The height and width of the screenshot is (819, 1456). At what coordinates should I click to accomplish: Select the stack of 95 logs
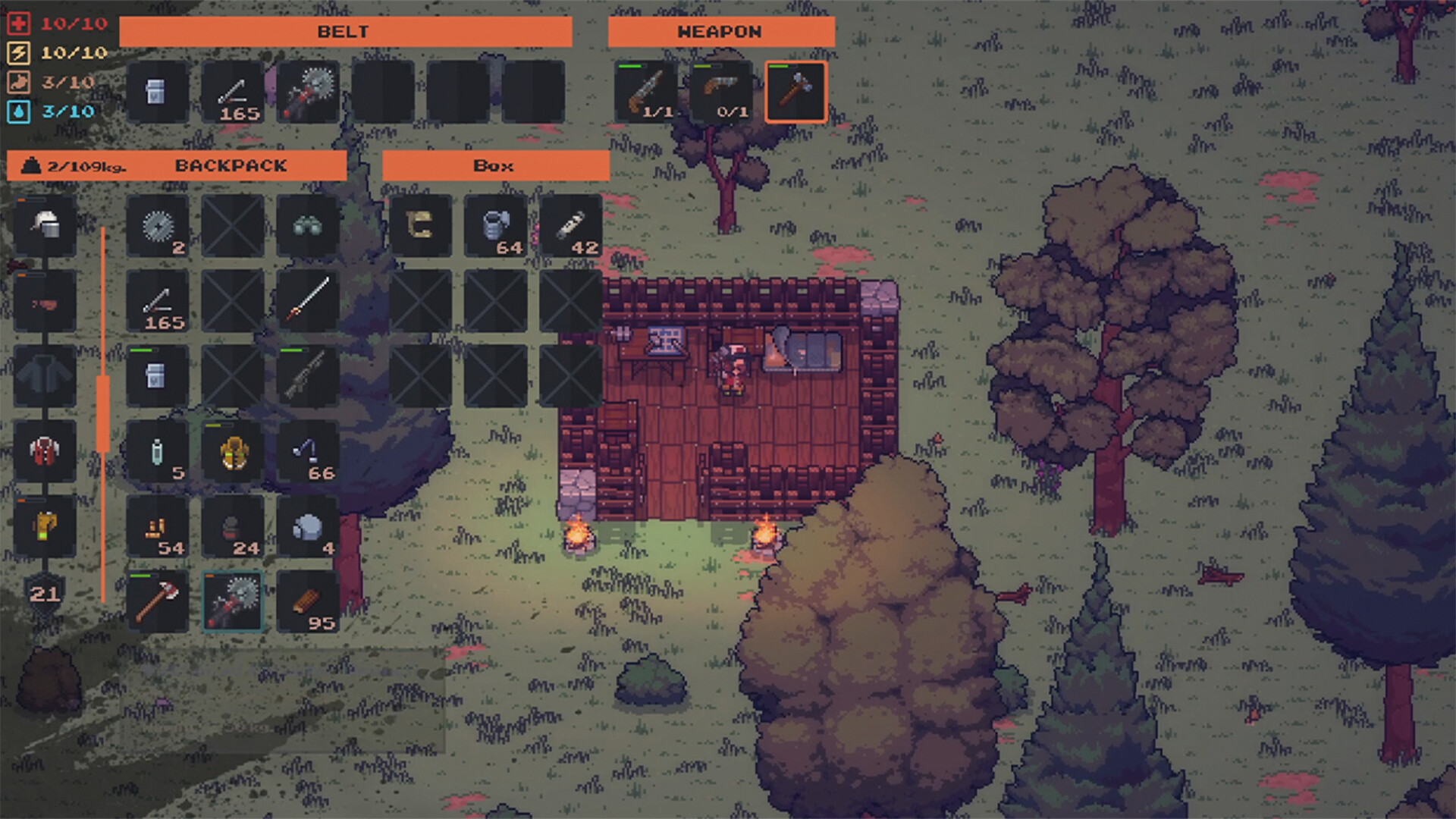click(x=308, y=600)
